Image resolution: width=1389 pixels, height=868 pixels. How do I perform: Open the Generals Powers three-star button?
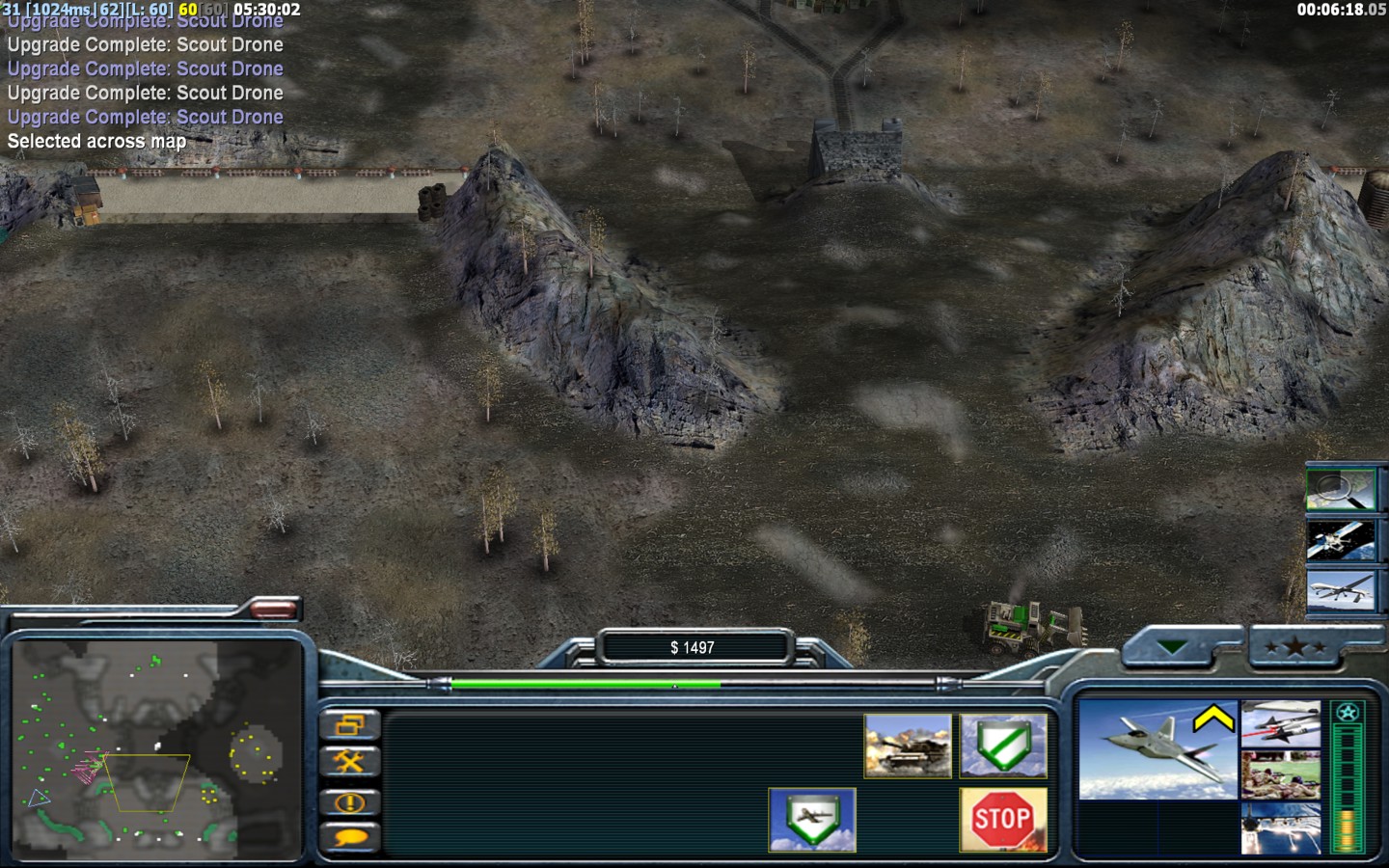1295,647
